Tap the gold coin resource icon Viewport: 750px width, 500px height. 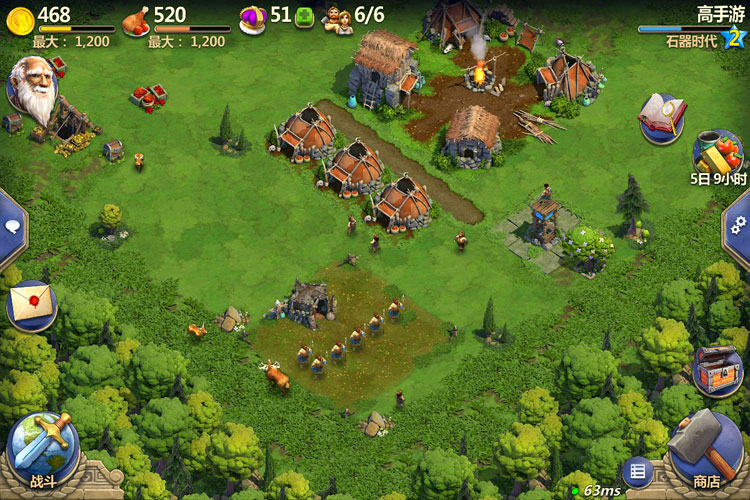[x=18, y=17]
